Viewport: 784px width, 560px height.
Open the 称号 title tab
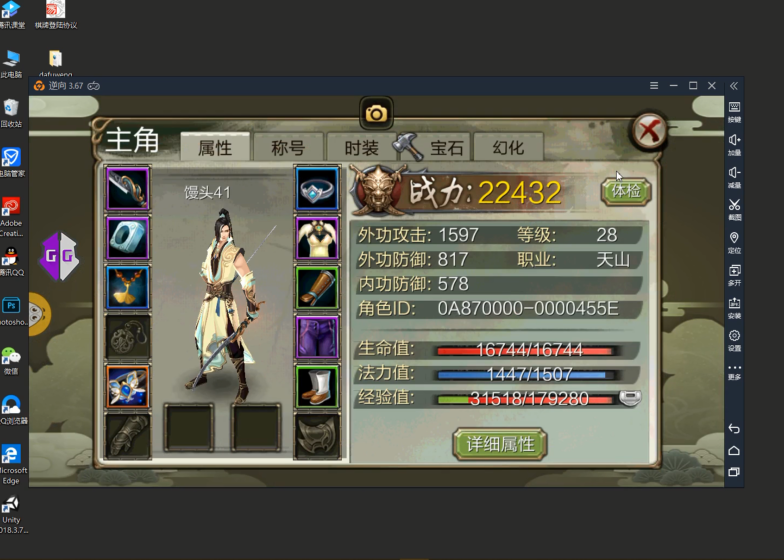288,147
